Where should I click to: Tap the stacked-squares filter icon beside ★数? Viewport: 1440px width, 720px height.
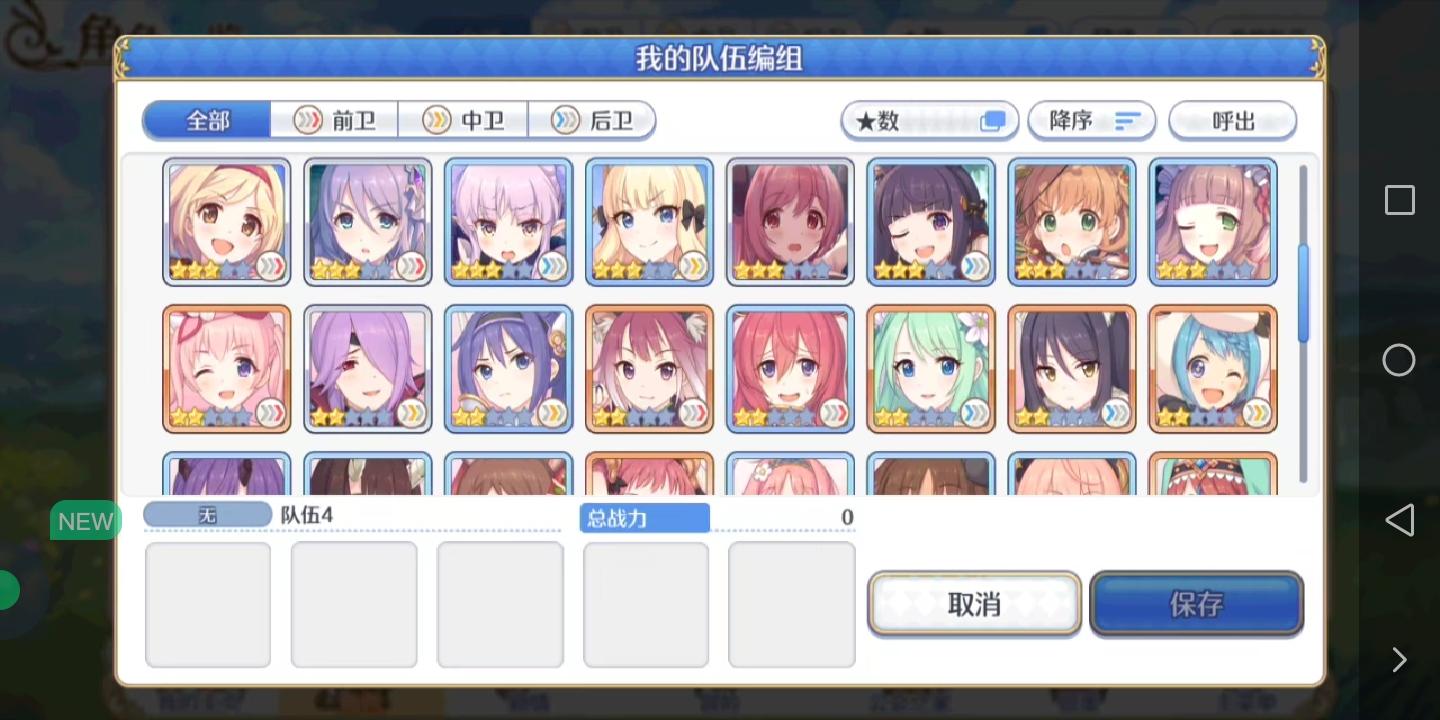991,119
